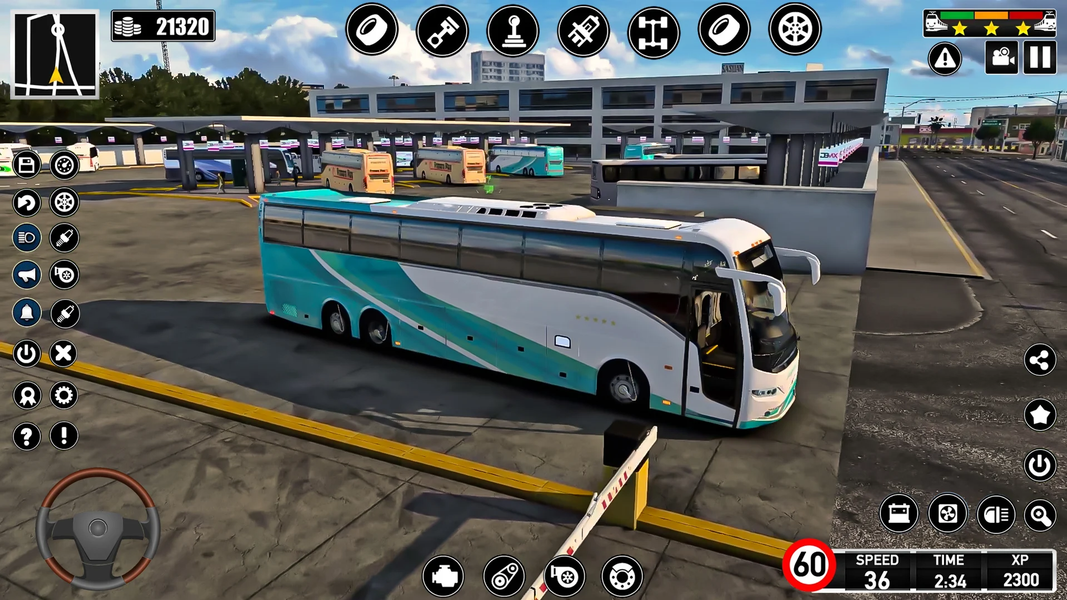Select the battery icon
This screenshot has width=1067, height=600.
click(898, 513)
